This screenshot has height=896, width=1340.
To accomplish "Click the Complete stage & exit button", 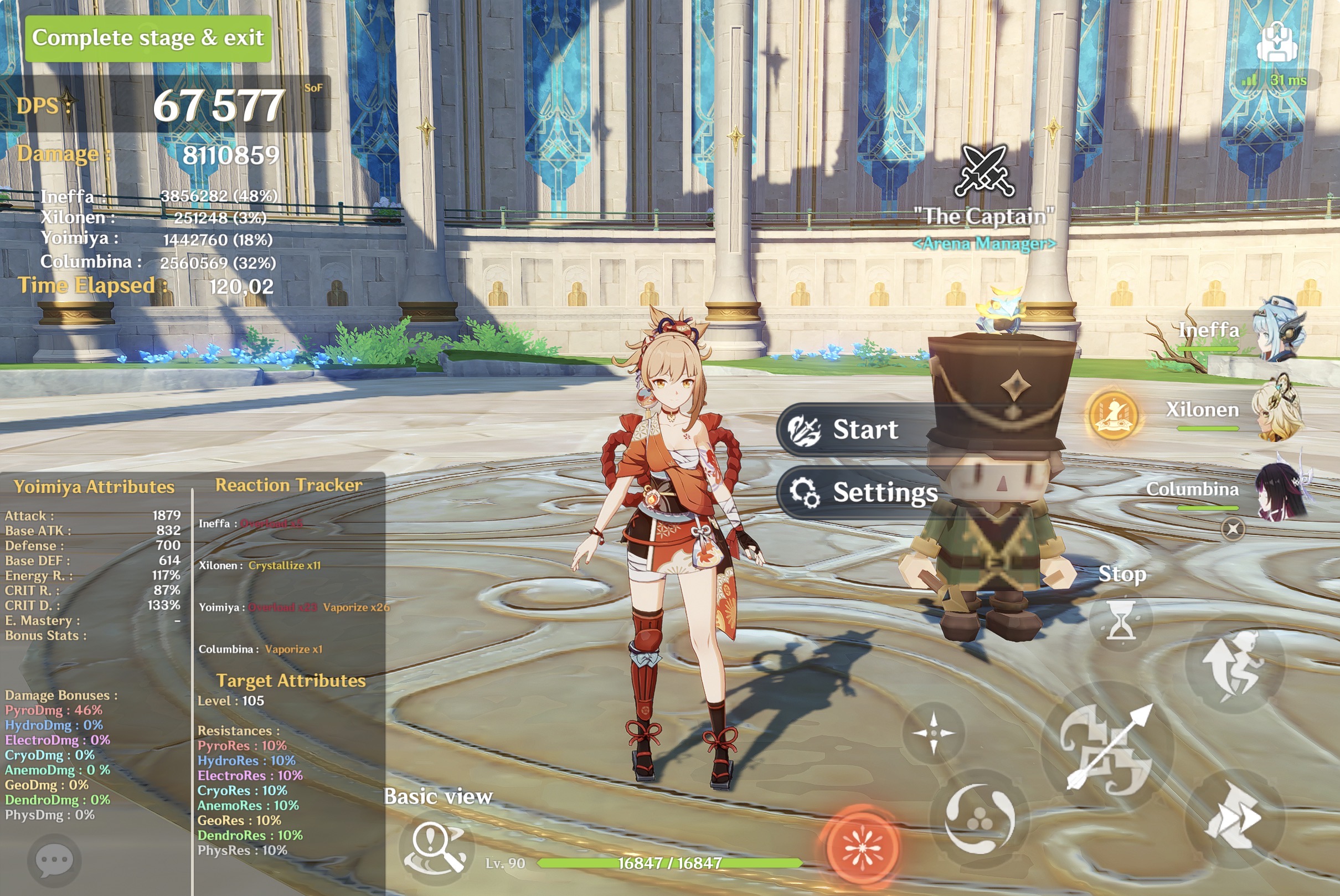I will click(x=147, y=38).
